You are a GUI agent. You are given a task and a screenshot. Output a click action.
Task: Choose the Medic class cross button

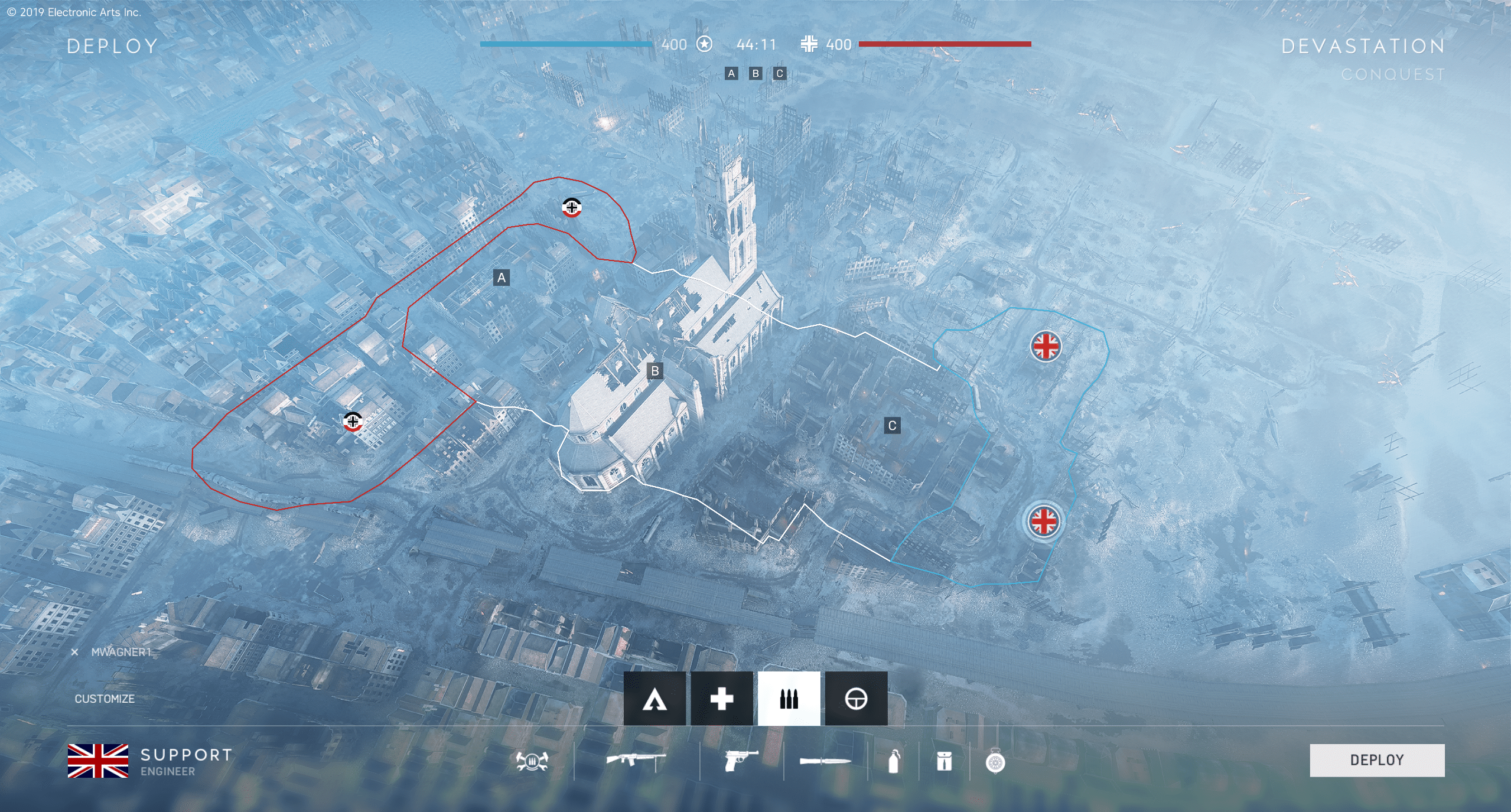[x=721, y=699]
